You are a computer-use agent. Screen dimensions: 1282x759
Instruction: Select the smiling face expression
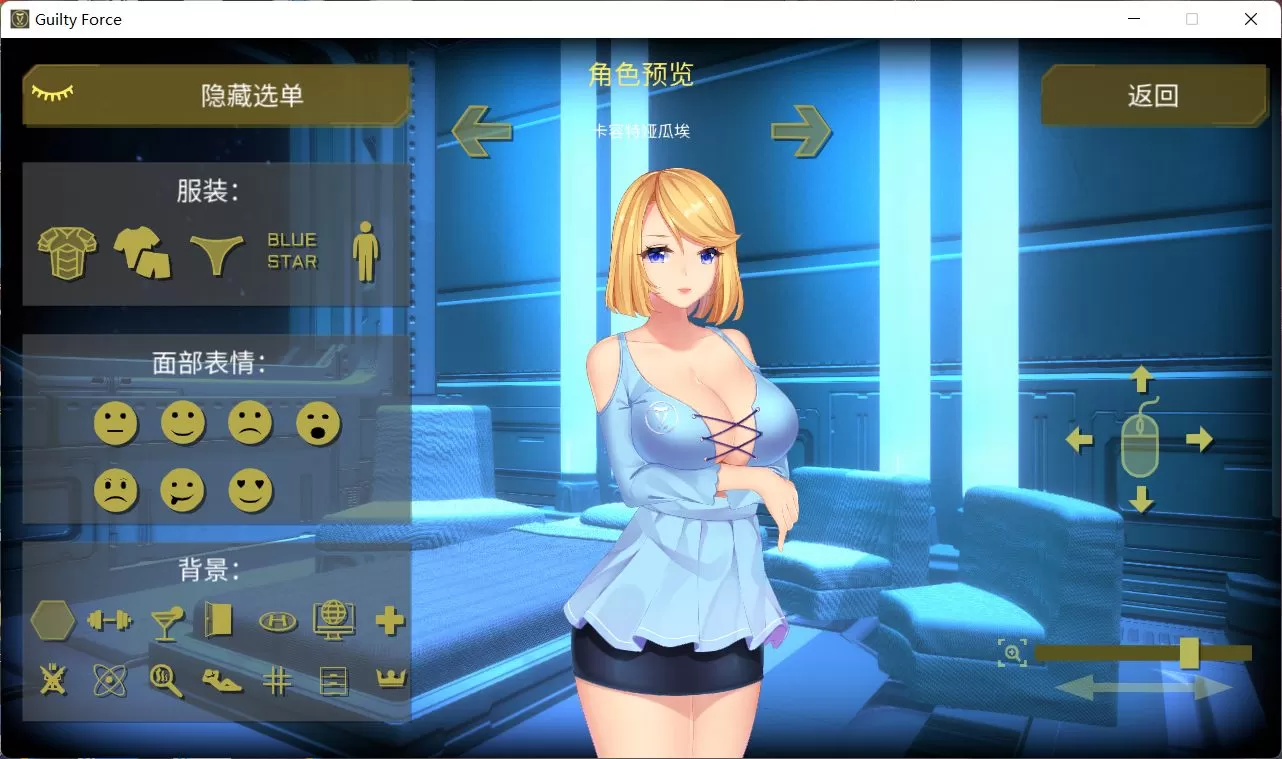pos(183,423)
